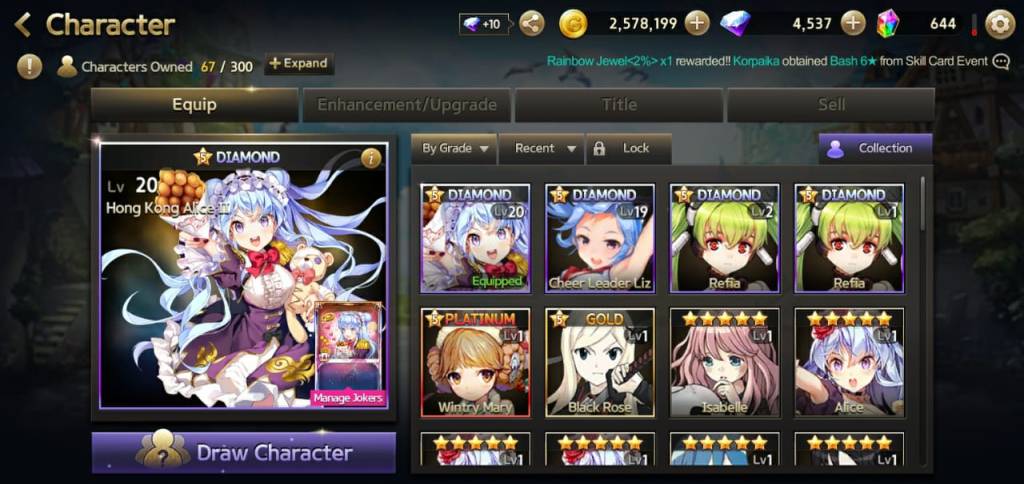Viewport: 1024px width, 484px height.
Task: Open the character Collection
Action: 875,148
